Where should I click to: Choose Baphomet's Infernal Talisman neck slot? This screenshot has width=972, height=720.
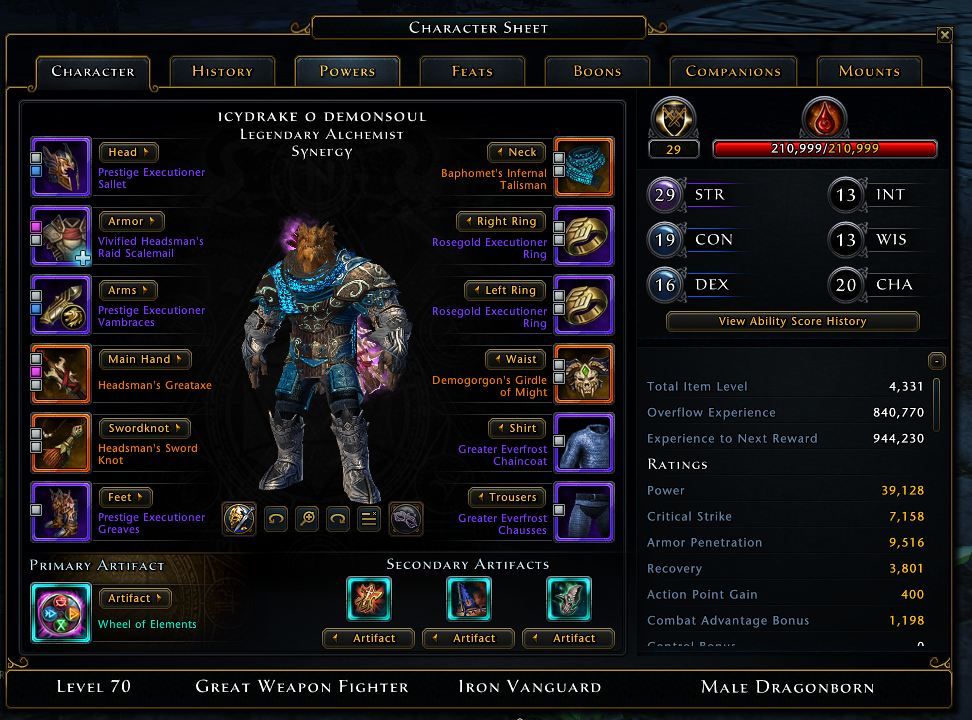[583, 167]
